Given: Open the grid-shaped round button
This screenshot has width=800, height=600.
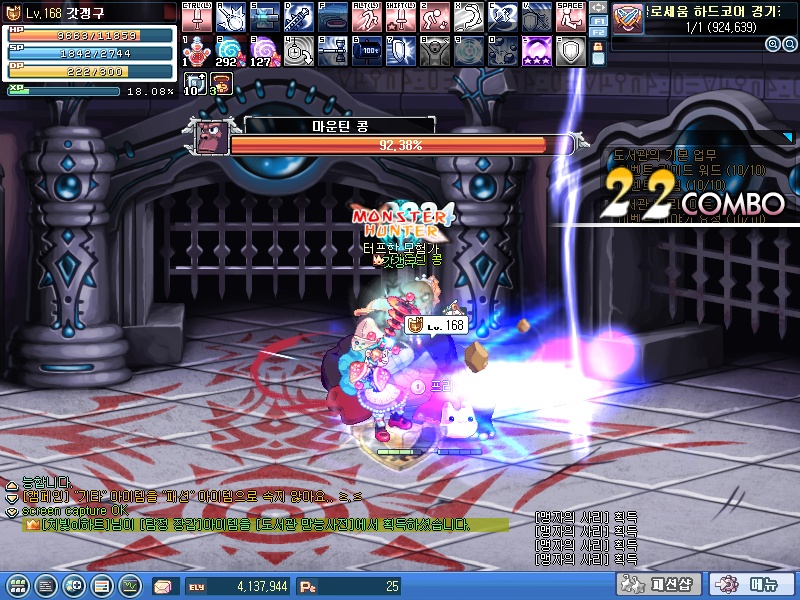Looking at the screenshot, I should [x=18, y=585].
